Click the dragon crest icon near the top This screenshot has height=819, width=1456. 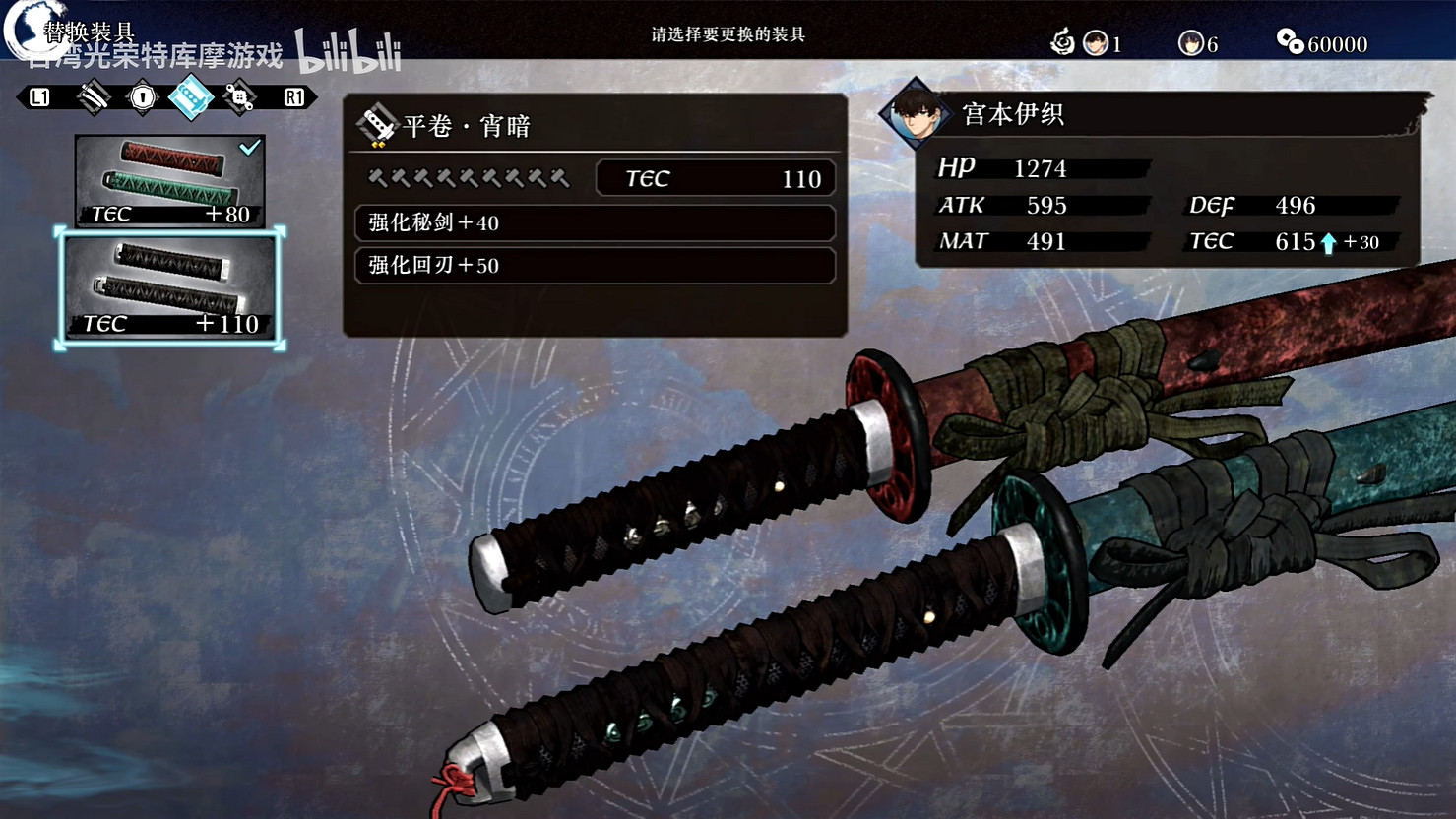[x=1063, y=41]
